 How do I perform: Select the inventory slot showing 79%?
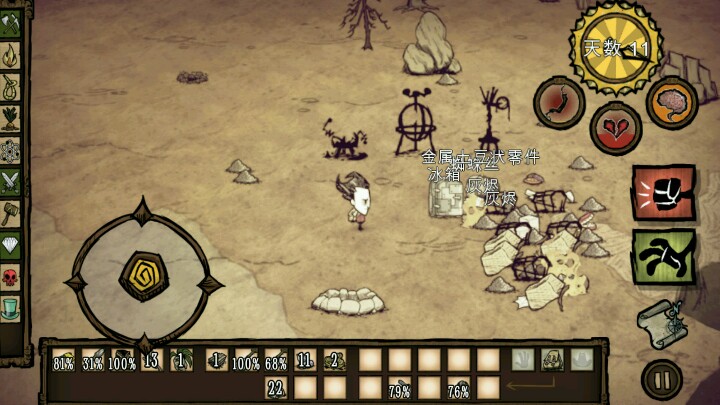(400, 387)
